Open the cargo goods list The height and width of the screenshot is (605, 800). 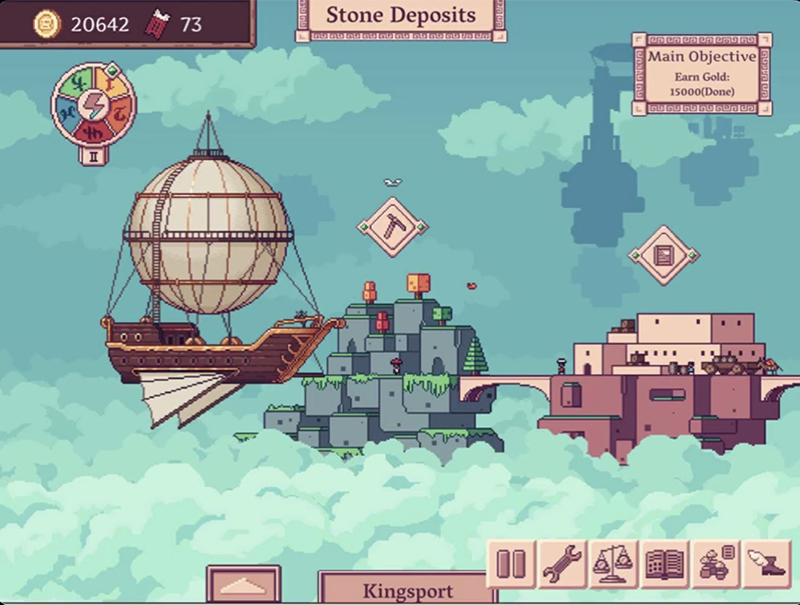pyautogui.click(x=715, y=563)
